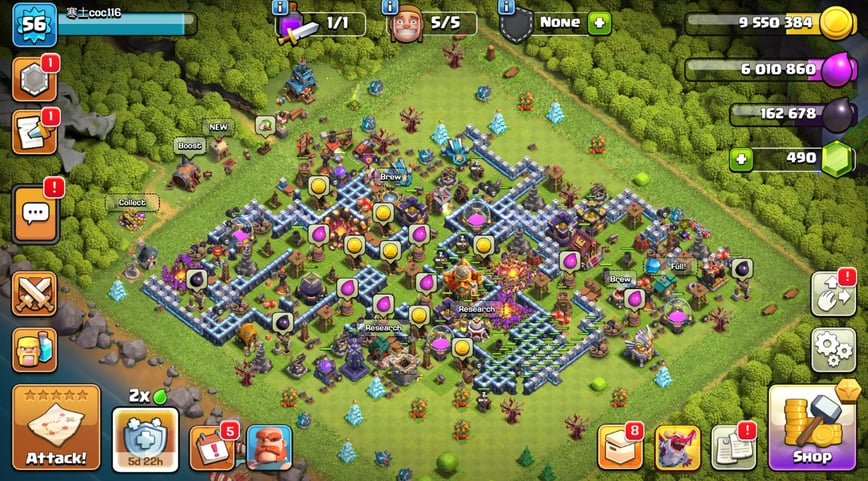This screenshot has height=481, width=868.
Task: Open the calendar events with badge 5
Action: 209,448
